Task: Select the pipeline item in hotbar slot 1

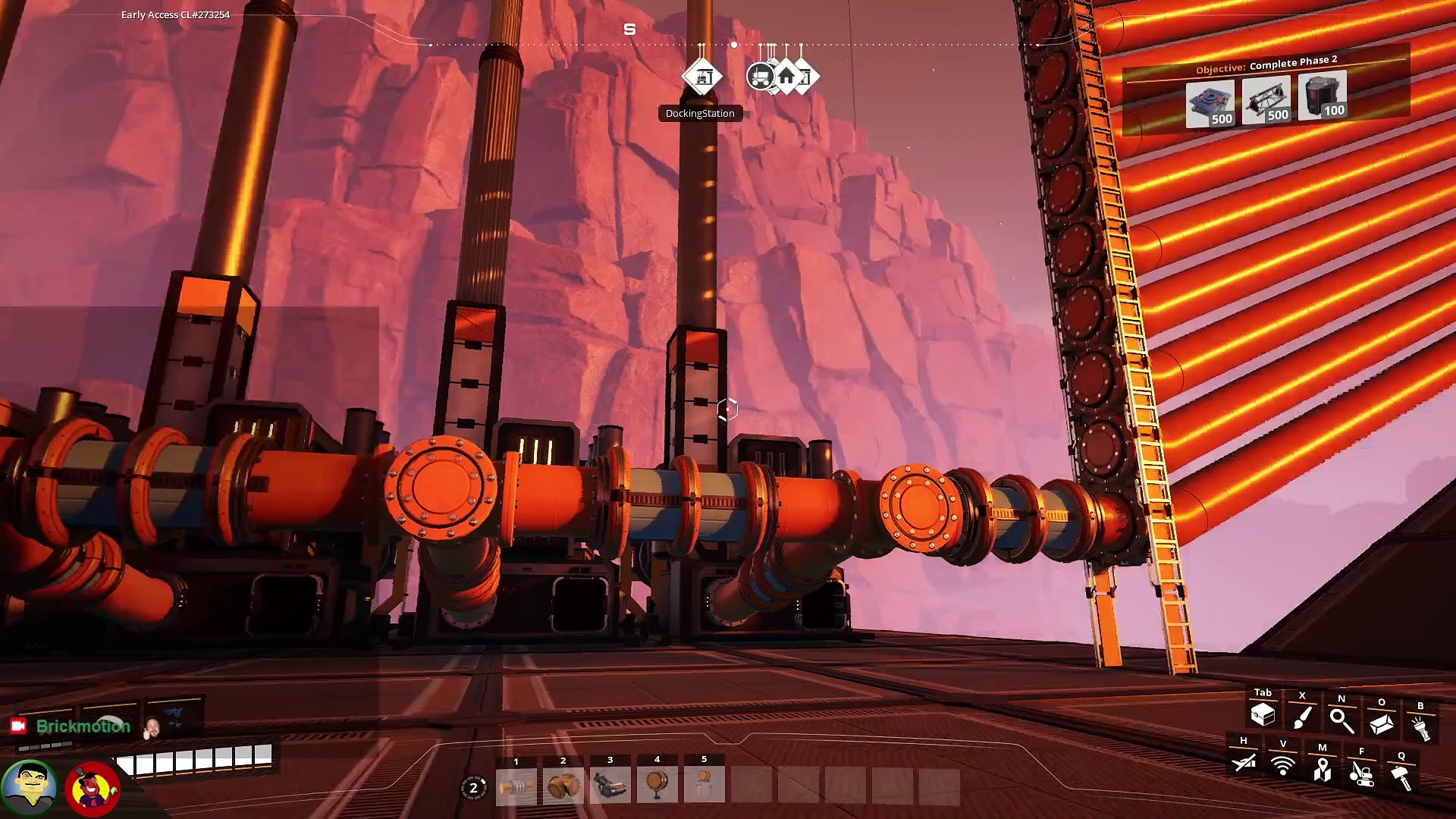Action: pos(516,786)
